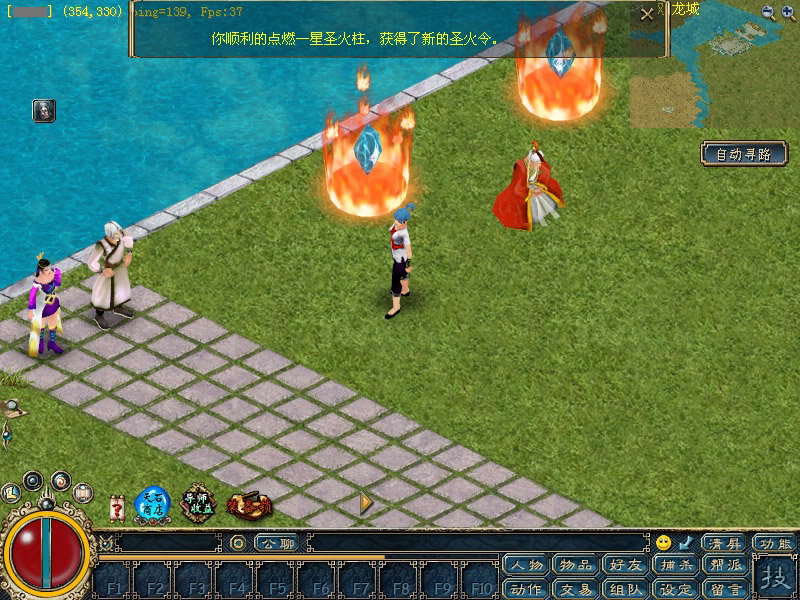This screenshot has height=600, width=800.
Task: Open the 人物 character panel
Action: point(527,565)
